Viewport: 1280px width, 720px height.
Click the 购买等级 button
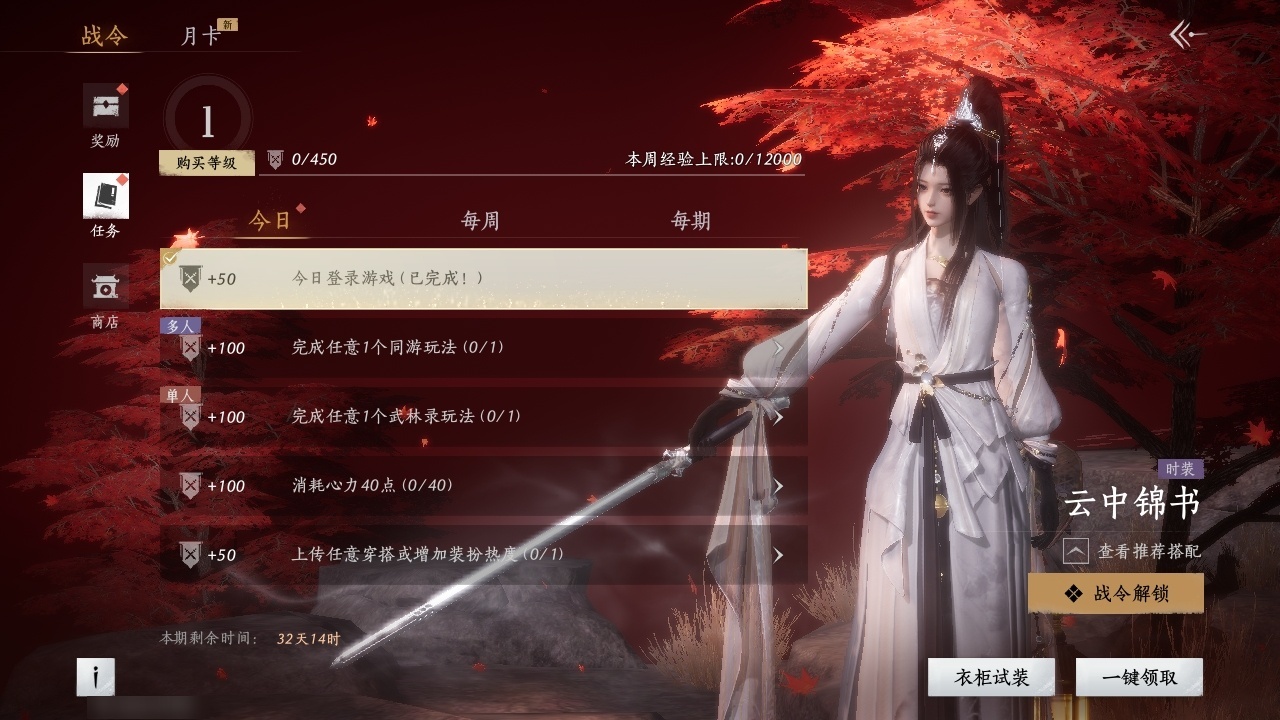pos(206,163)
